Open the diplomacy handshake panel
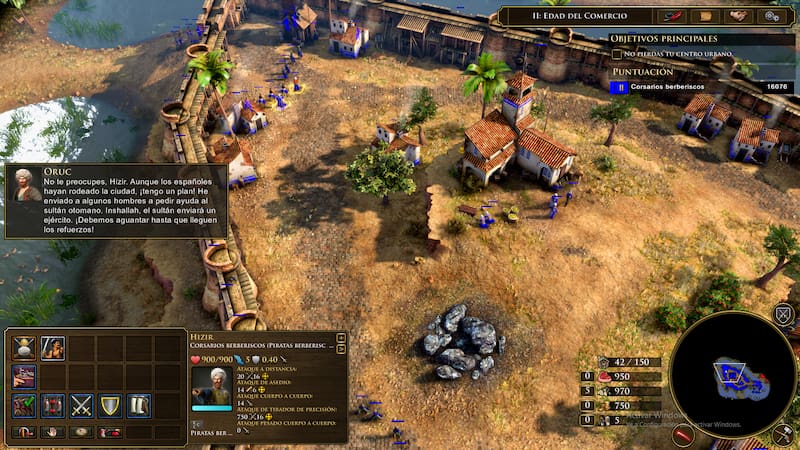This screenshot has height=450, width=800. [739, 16]
